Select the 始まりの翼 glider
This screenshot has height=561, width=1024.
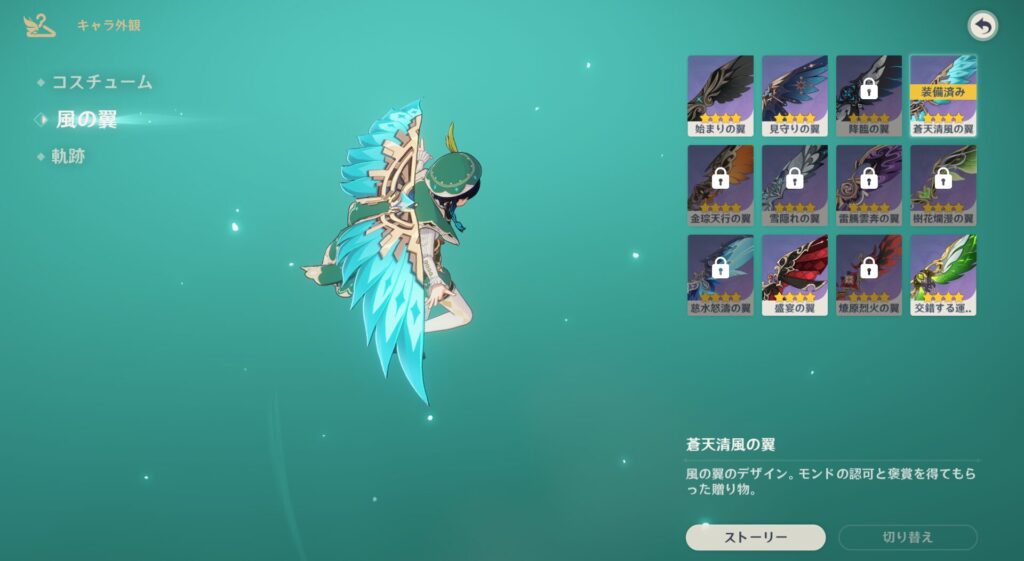720,95
